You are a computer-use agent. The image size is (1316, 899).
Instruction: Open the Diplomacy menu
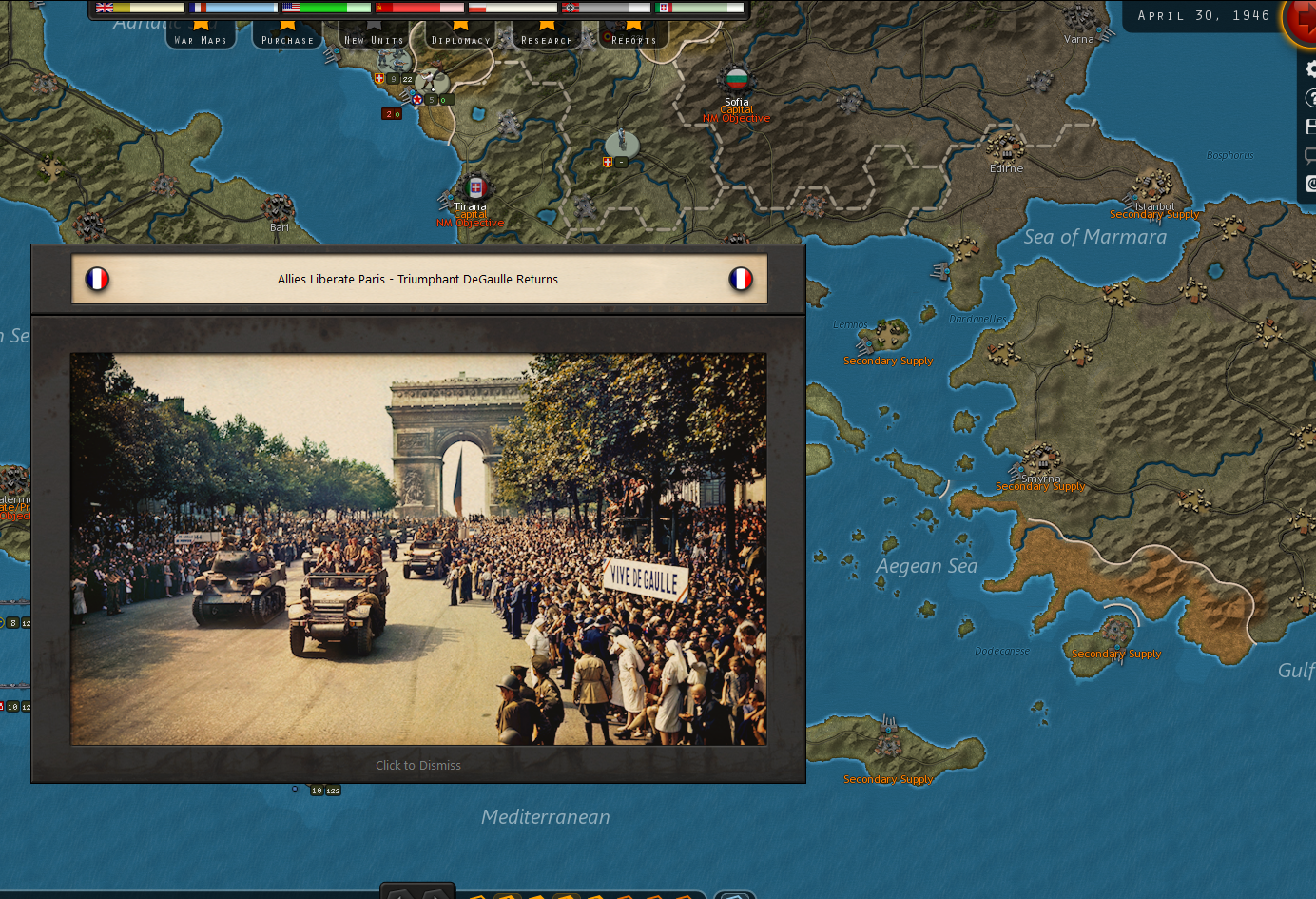(460, 39)
